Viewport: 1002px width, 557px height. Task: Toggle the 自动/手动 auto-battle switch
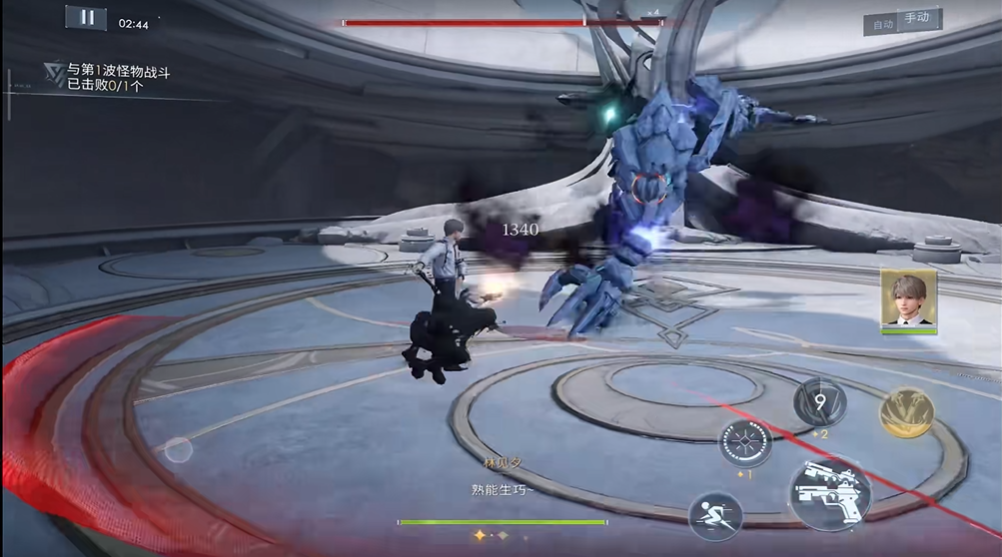pos(902,21)
